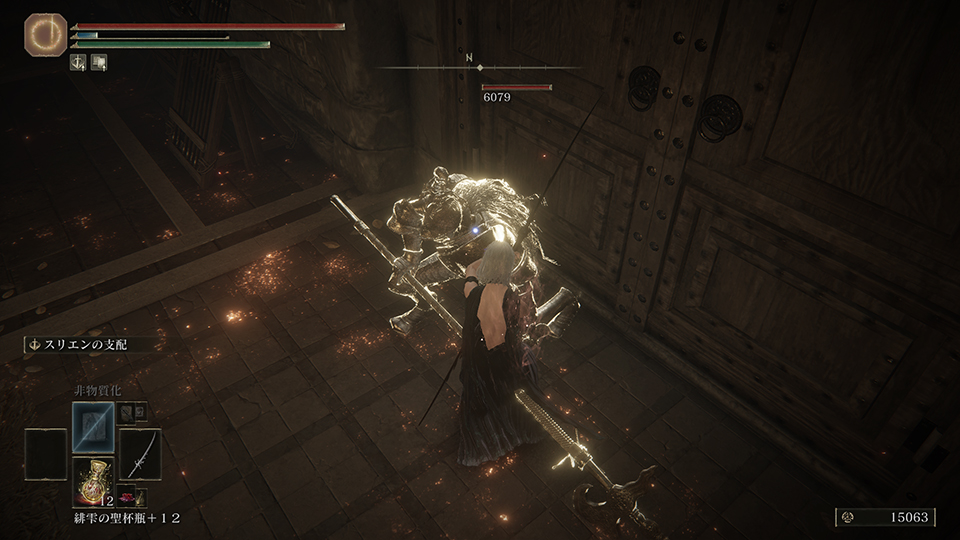Select the red flower pouch item
This screenshot has width=960, height=540.
(x=128, y=495)
